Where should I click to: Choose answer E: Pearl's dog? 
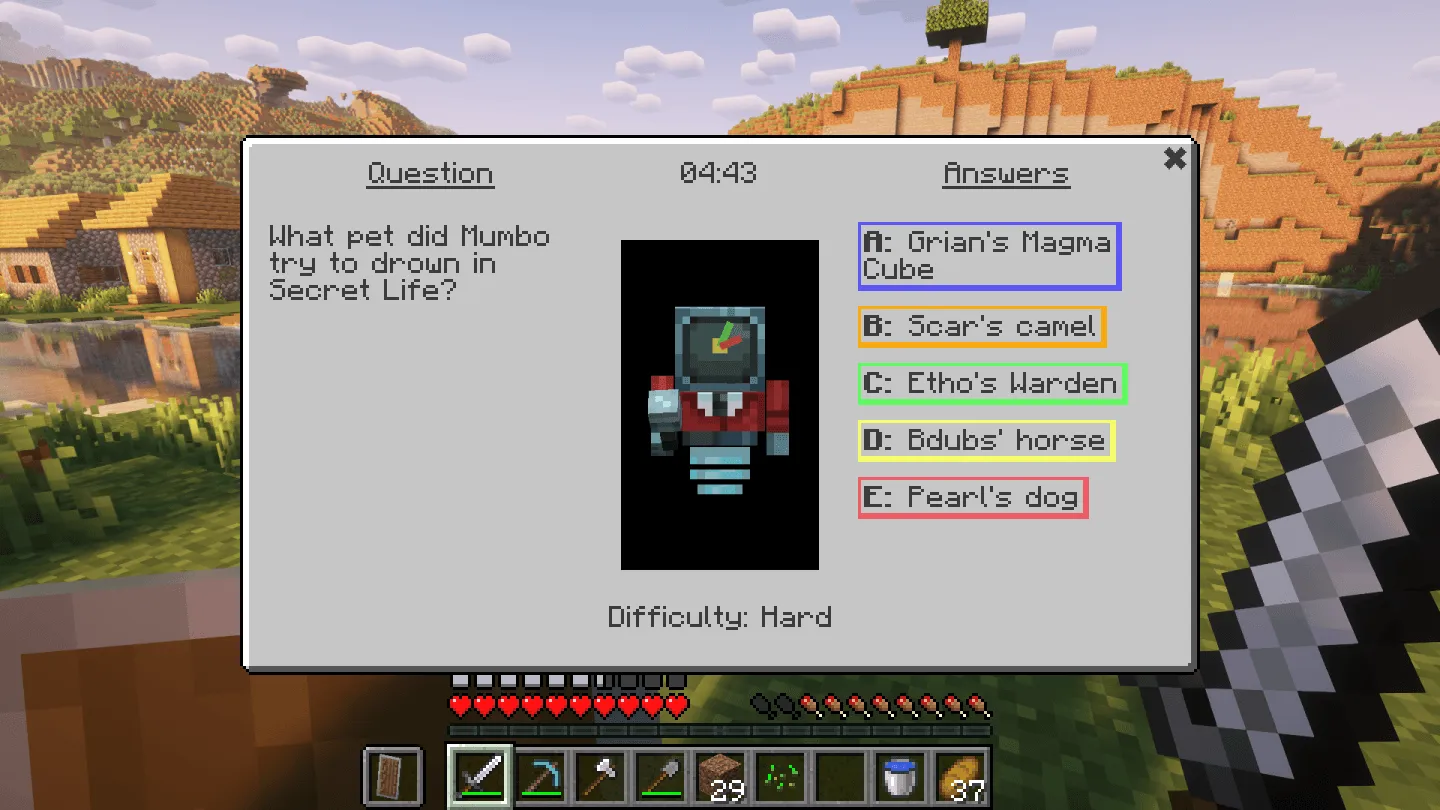972,497
